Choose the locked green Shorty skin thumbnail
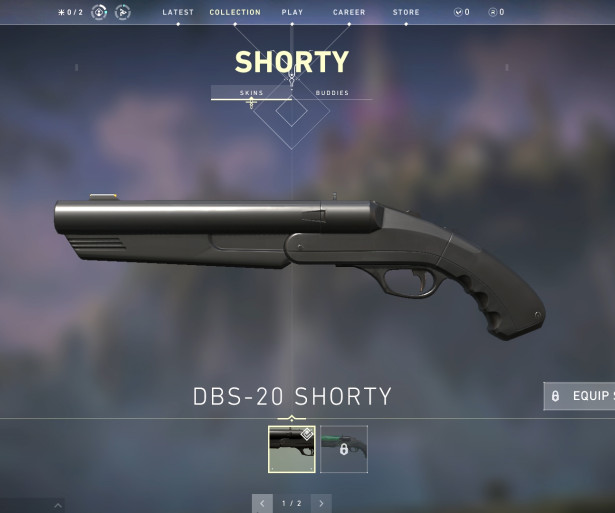This screenshot has width=615, height=513. point(344,449)
